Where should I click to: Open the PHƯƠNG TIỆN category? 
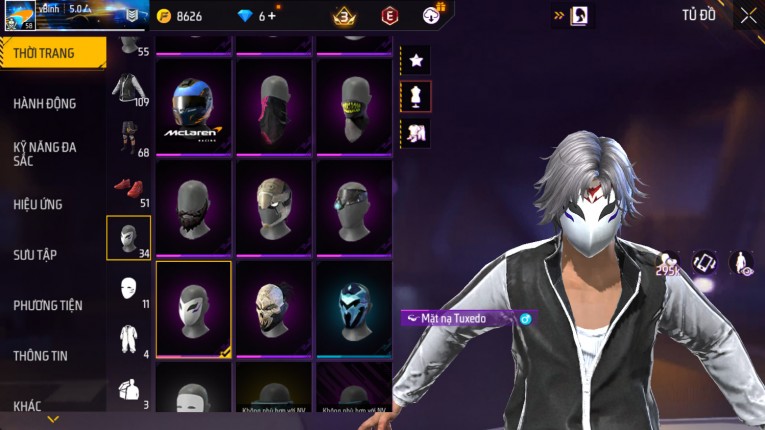click(x=48, y=305)
